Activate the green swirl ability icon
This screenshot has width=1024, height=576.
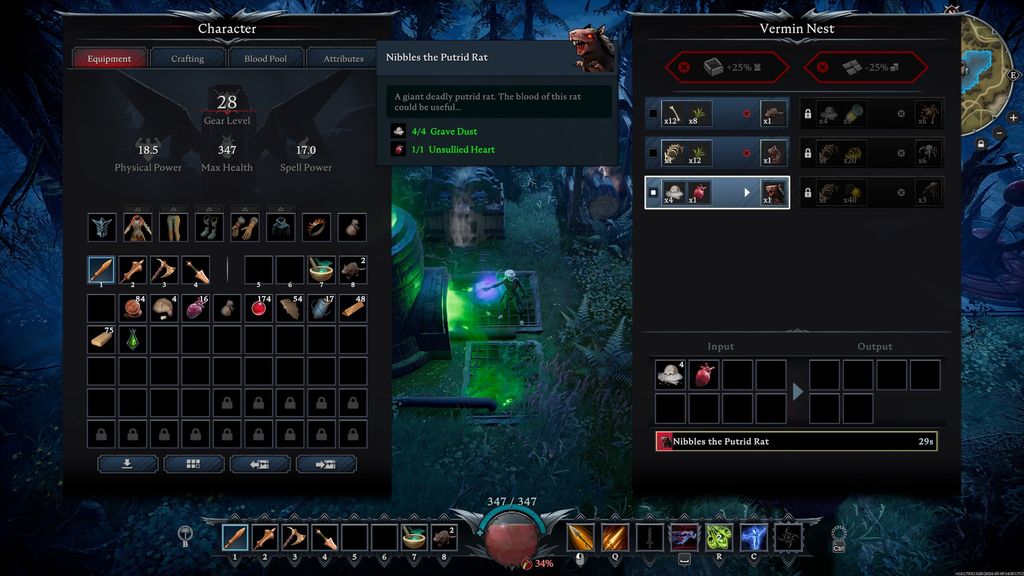719,538
